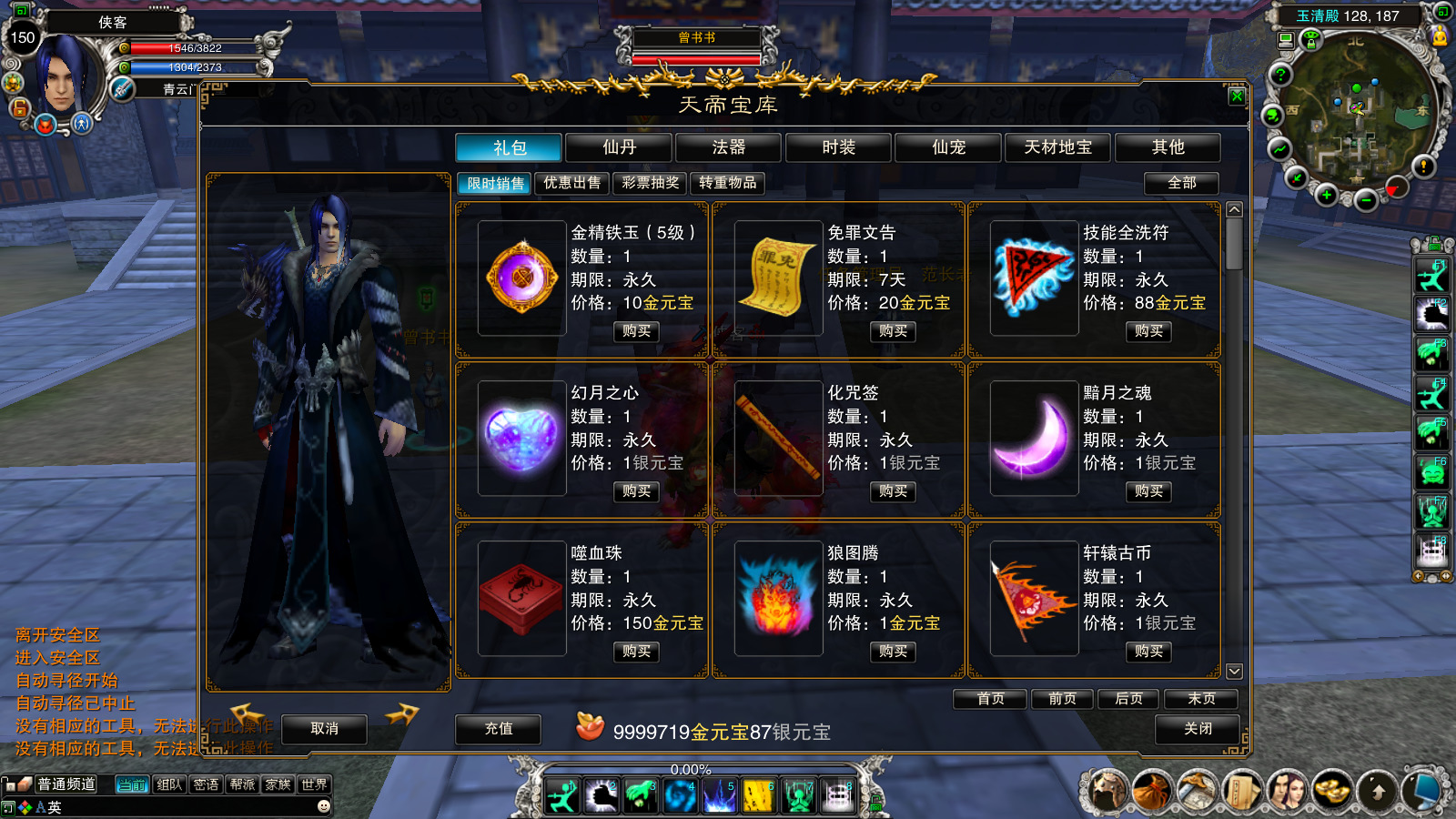The height and width of the screenshot is (819, 1456).
Task: Open the 天材地宝 tab
Action: (x=1057, y=147)
